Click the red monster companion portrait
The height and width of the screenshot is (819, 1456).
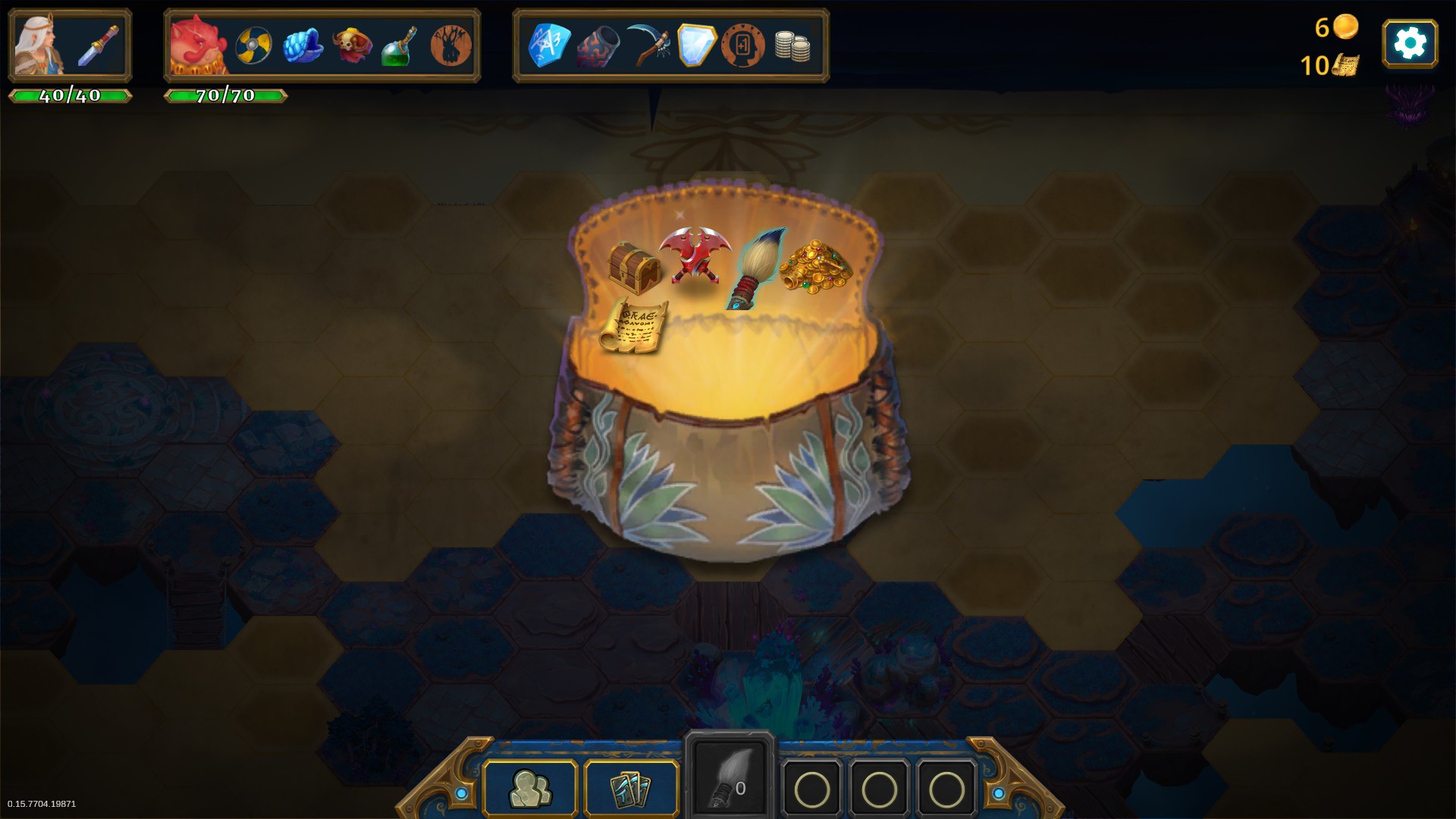pos(198,45)
